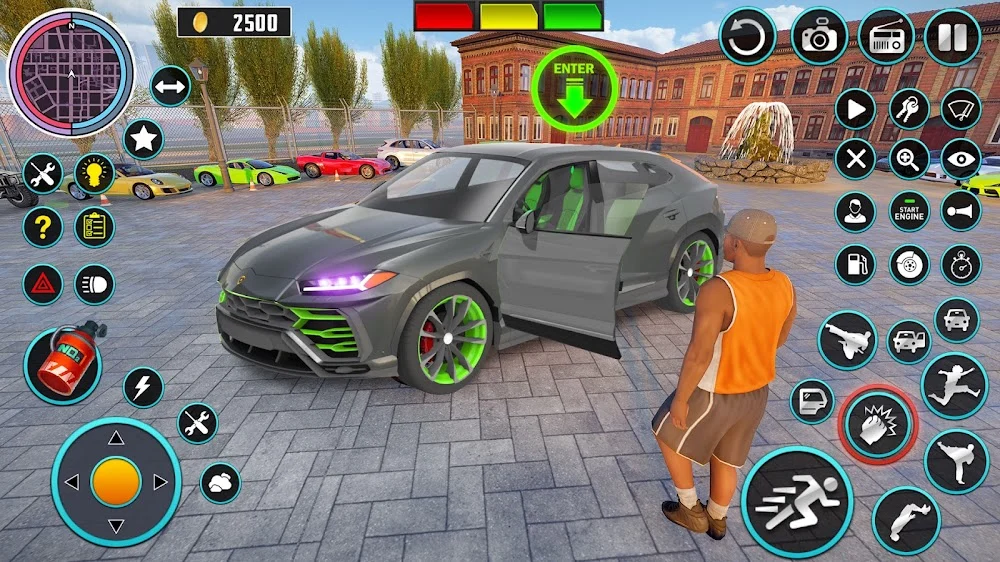Tap the fuel pump icon
Screen dimensions: 1000x562
tap(855, 264)
